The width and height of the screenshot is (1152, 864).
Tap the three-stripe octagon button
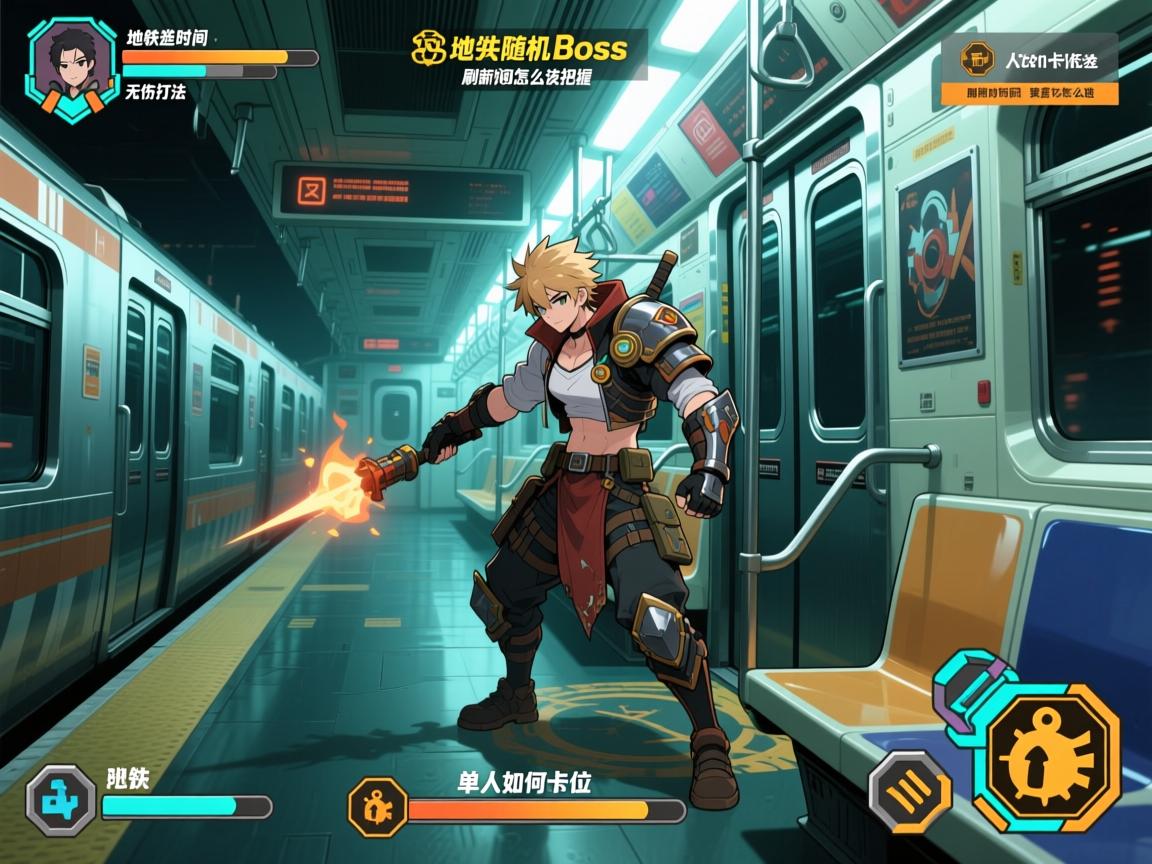pos(909,792)
